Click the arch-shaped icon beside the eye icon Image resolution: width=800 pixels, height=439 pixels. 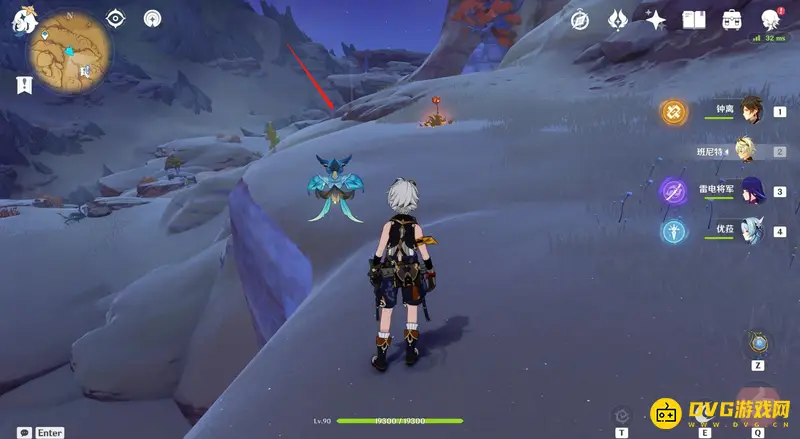pos(152,18)
